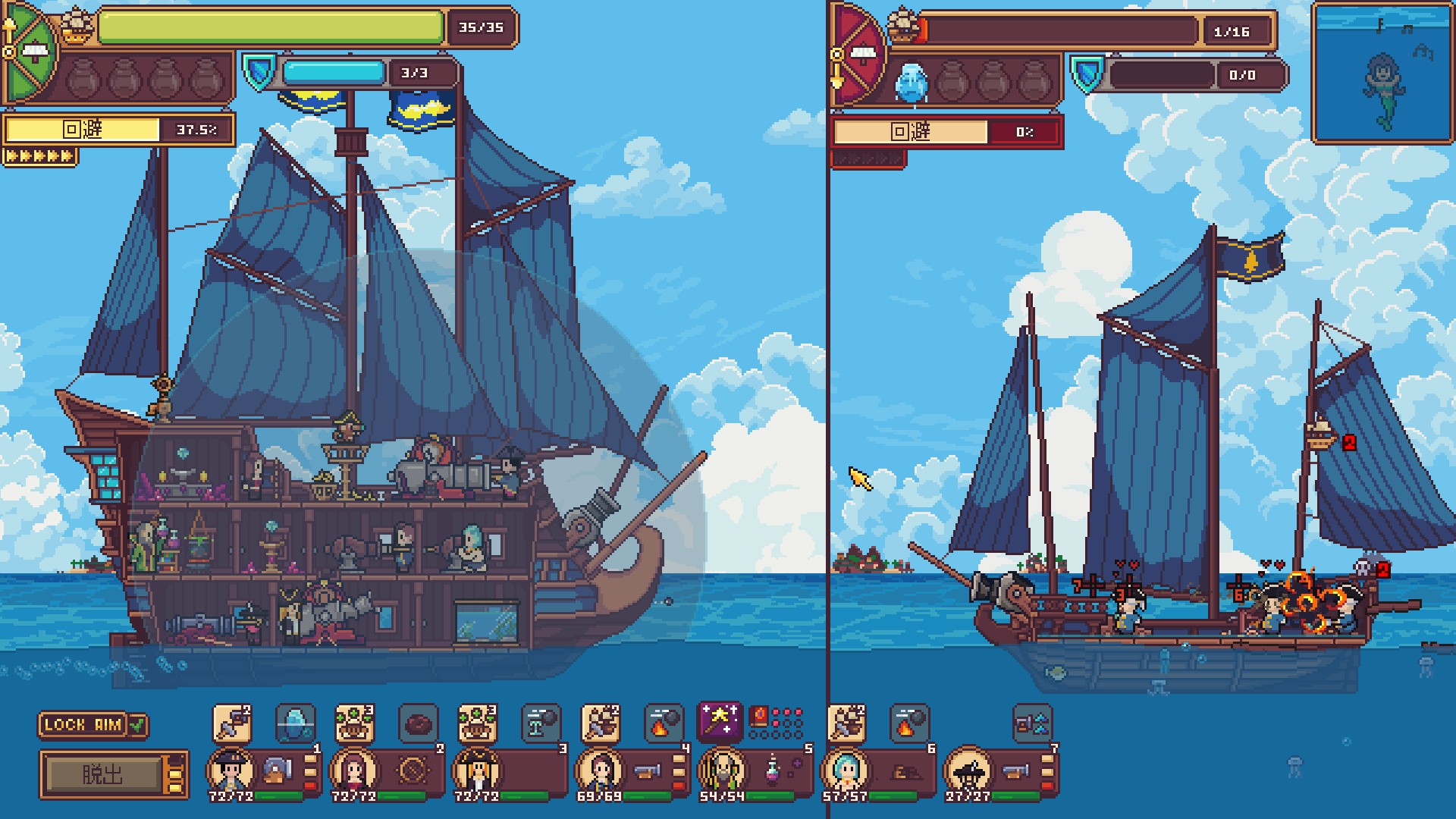
Task: Select crew member 4 with dark hair
Action: click(599, 769)
